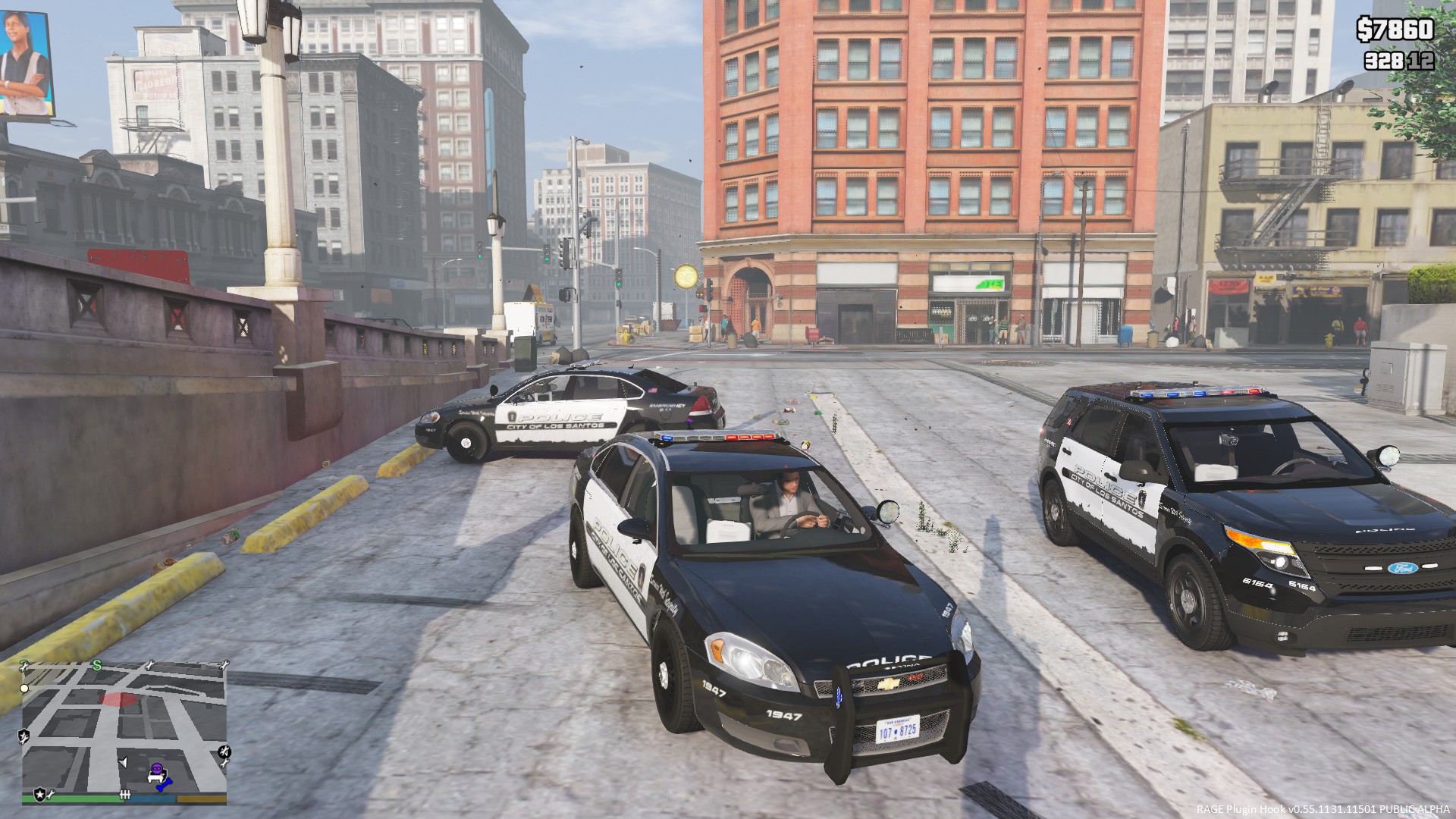Click the pale yellow dot blip
This screenshot has height=819, width=1456.
pos(24,689)
